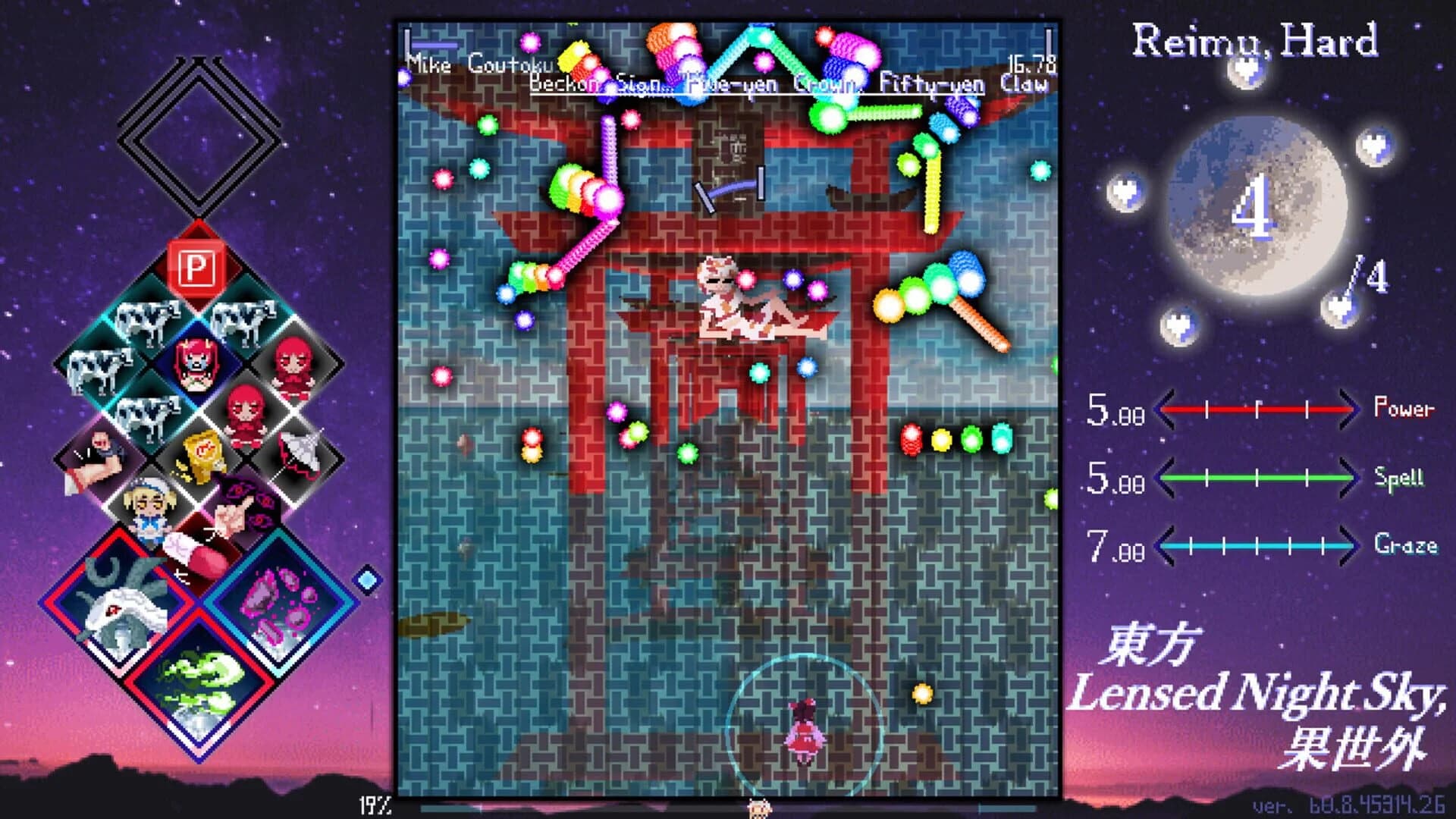Click the stage progress bar at the bottom

tap(728, 808)
